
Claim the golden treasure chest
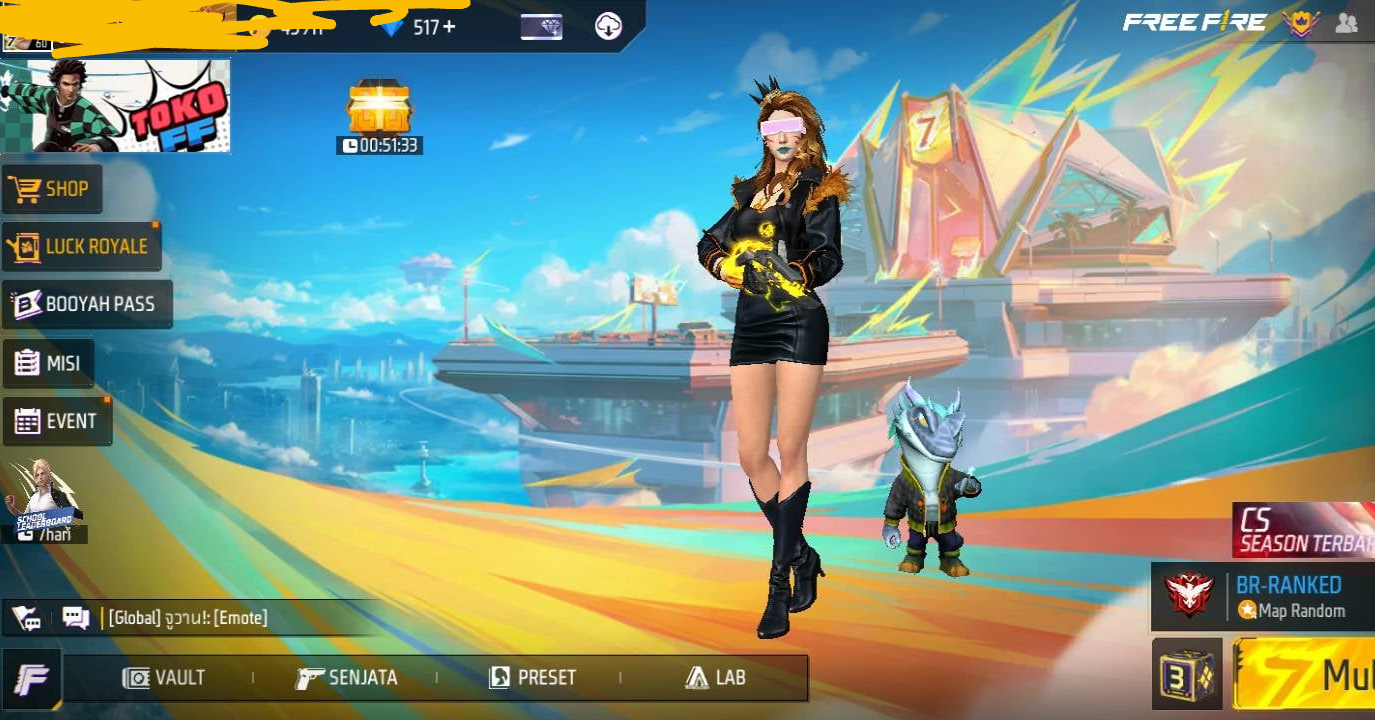click(x=379, y=108)
